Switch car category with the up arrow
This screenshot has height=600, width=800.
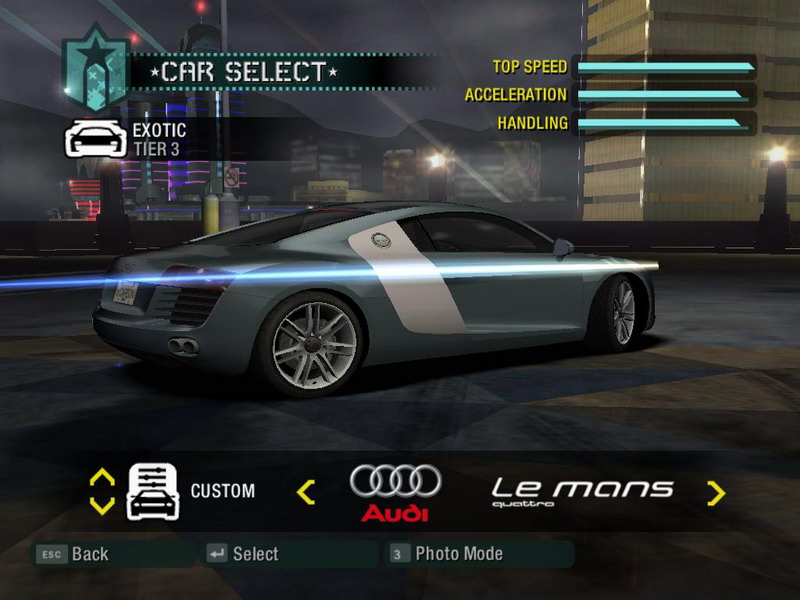102,478
